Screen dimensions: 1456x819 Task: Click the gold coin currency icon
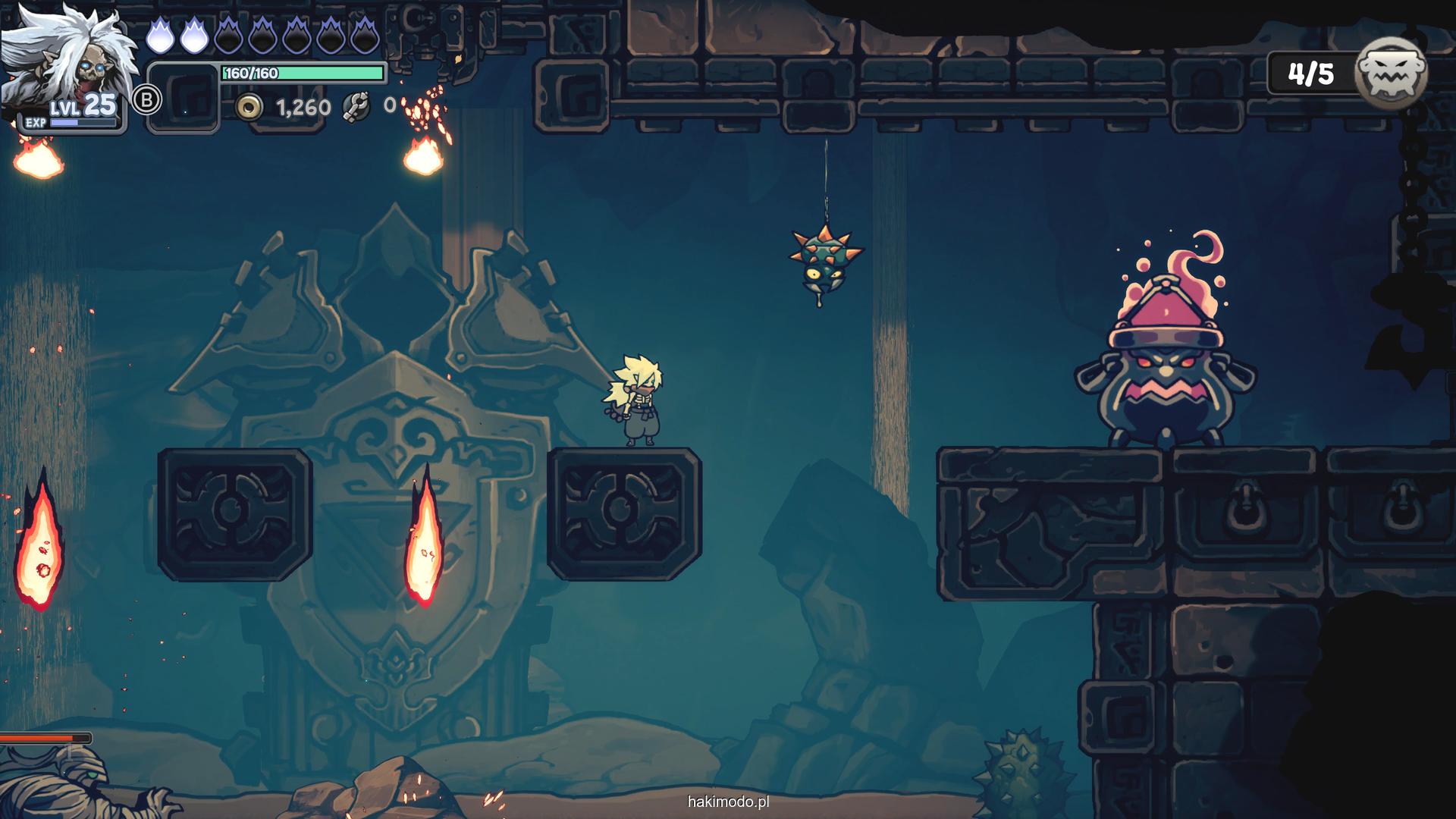tap(249, 108)
